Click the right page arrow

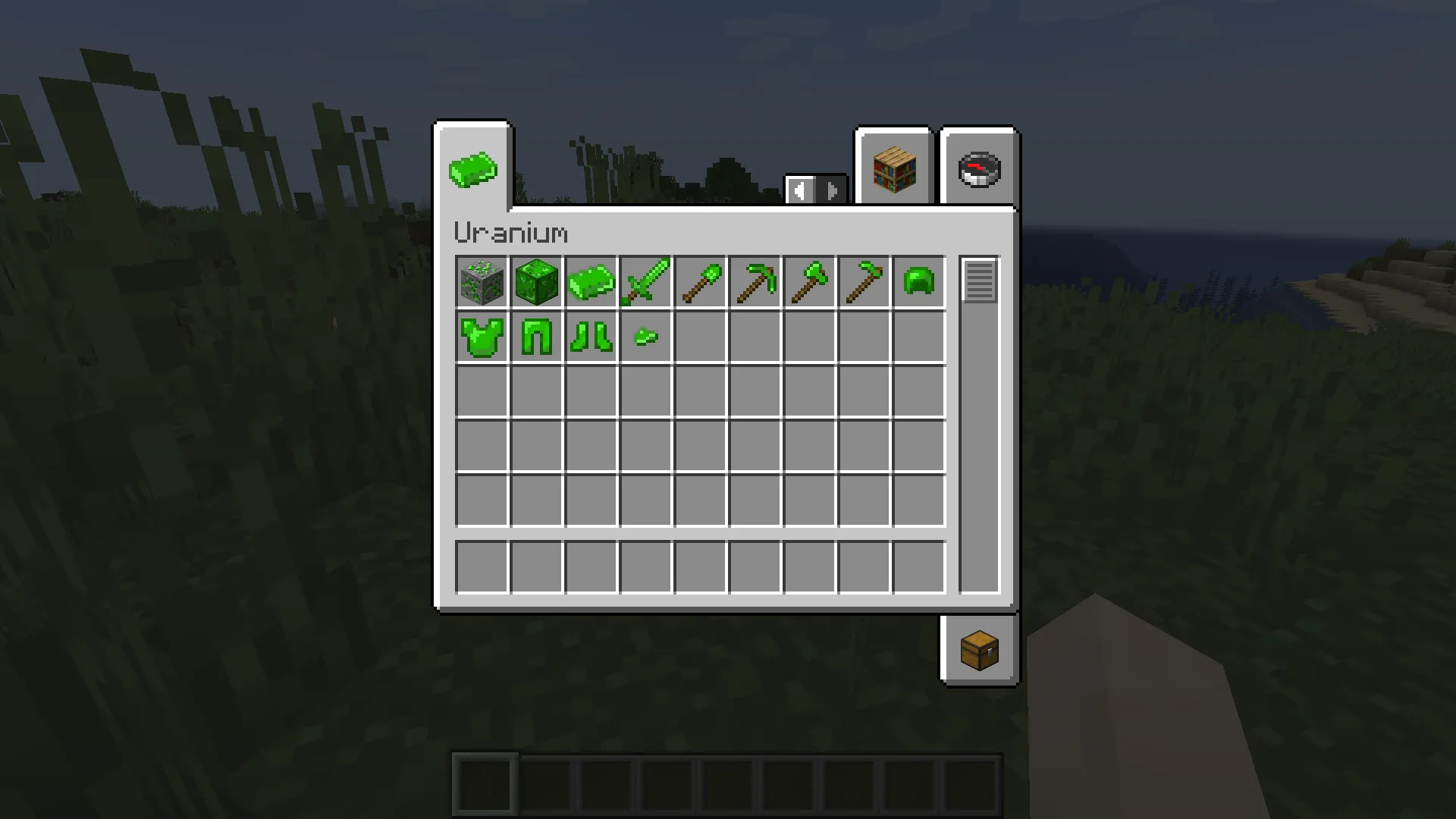[832, 191]
